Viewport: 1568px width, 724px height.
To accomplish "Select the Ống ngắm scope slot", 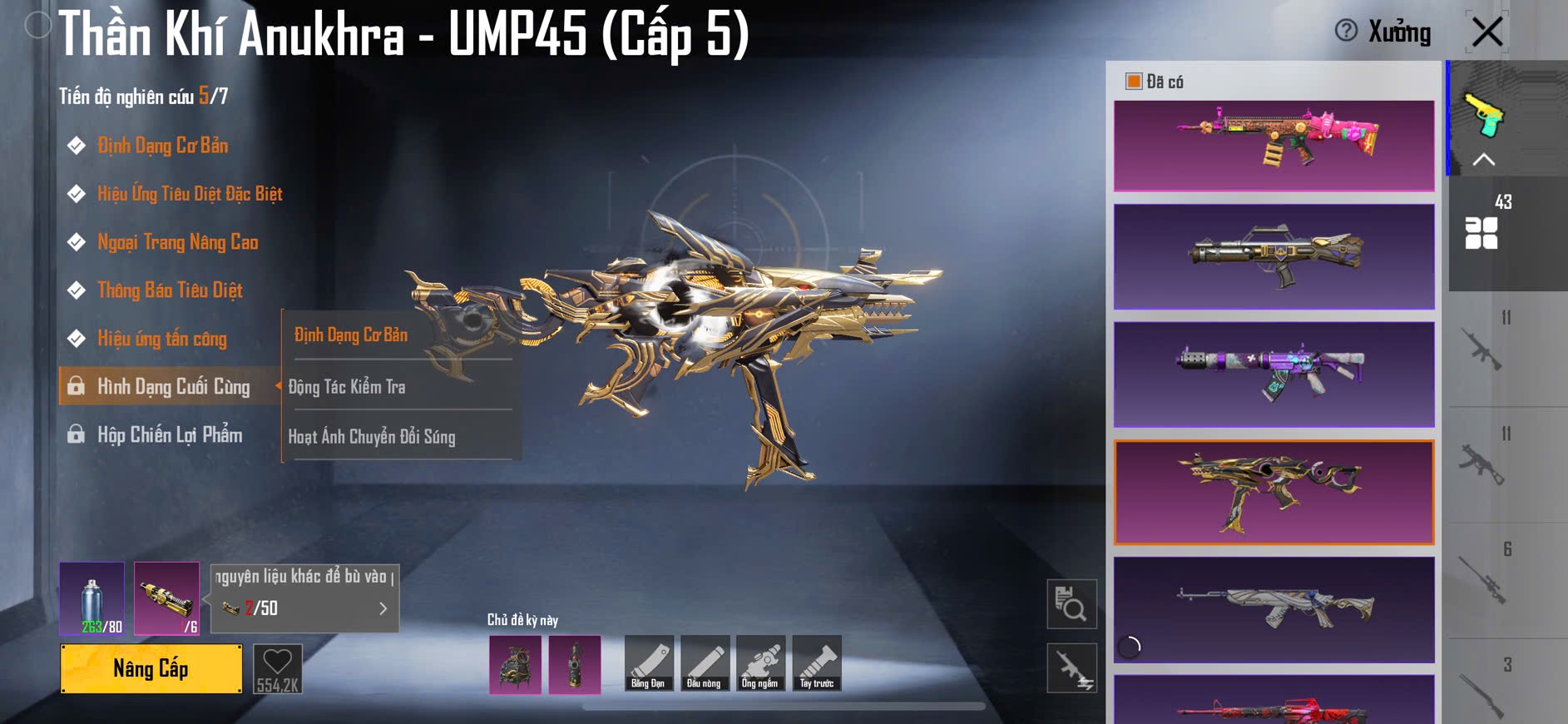I will tap(759, 663).
